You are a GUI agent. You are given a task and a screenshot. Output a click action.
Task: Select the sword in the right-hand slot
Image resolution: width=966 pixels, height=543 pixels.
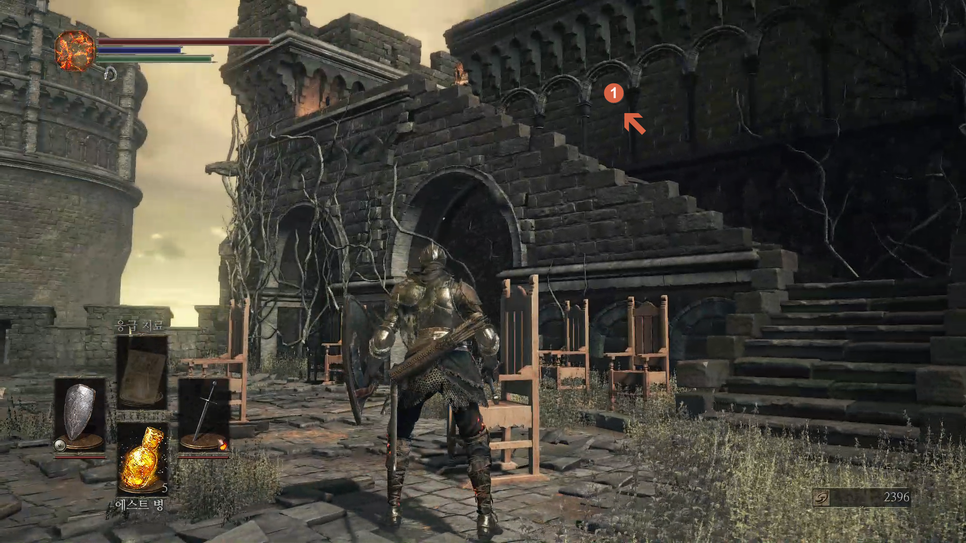[x=204, y=414]
